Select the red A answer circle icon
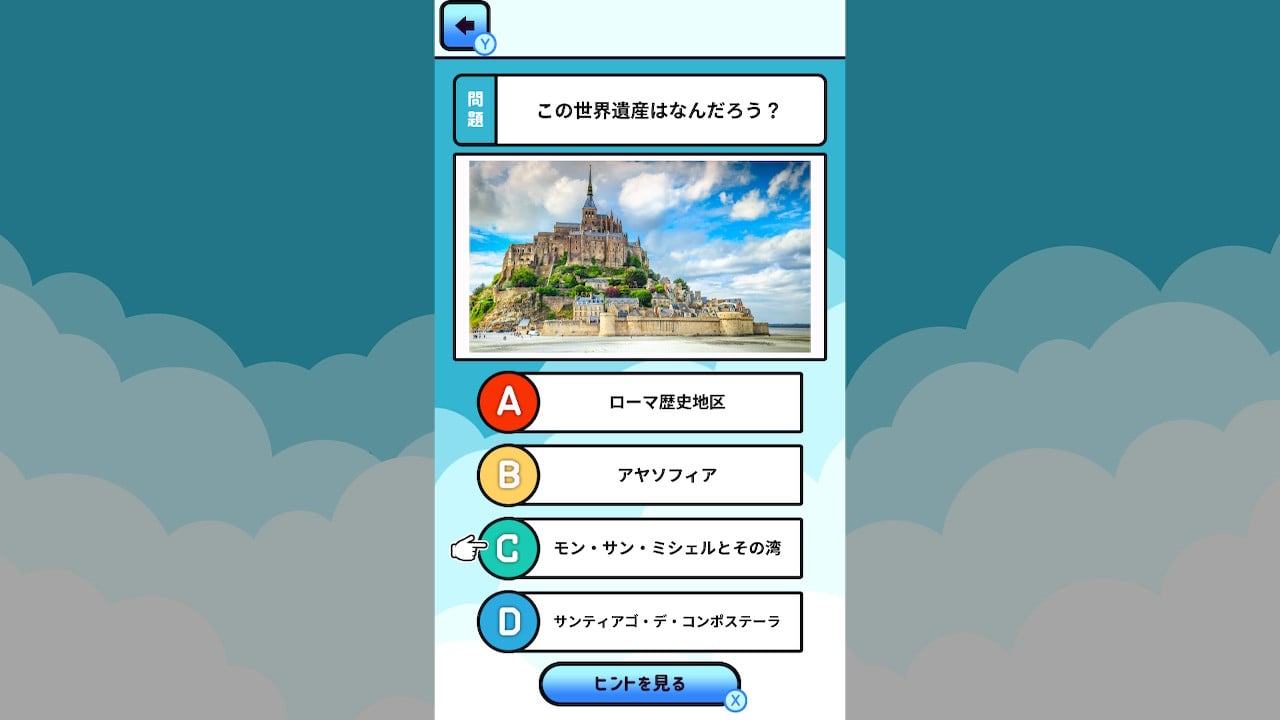The height and width of the screenshot is (720, 1280). click(x=508, y=402)
